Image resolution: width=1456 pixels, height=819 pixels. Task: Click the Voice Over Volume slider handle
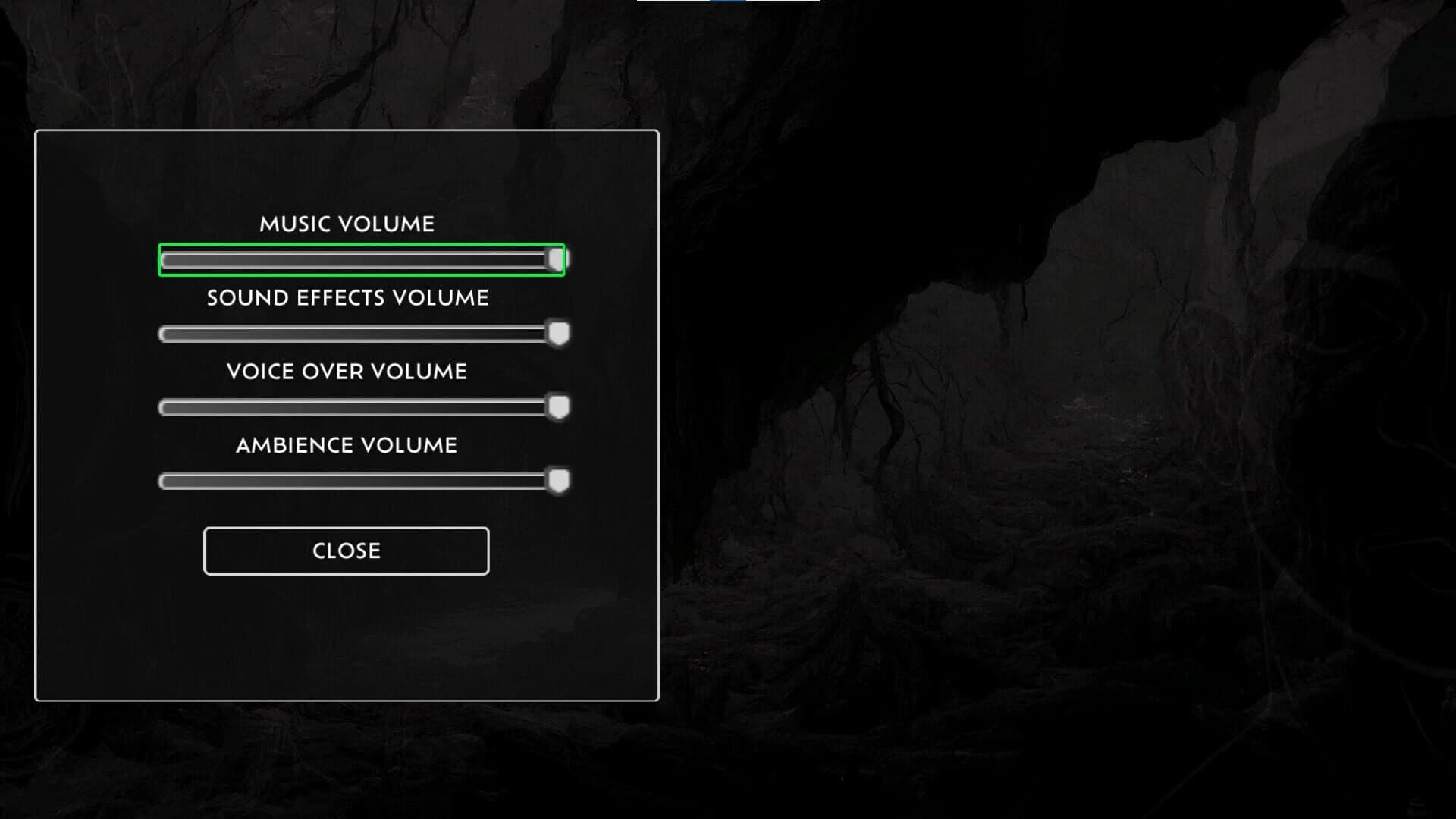coord(559,407)
